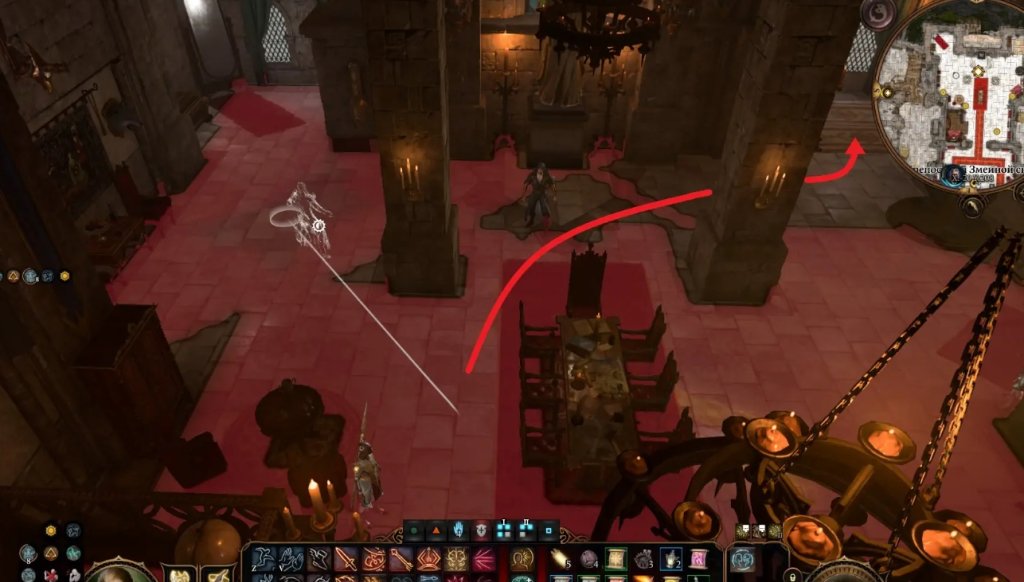The width and height of the screenshot is (1024, 582).
Task: Select the pink scroll hotbar slot
Action: (x=697, y=559)
